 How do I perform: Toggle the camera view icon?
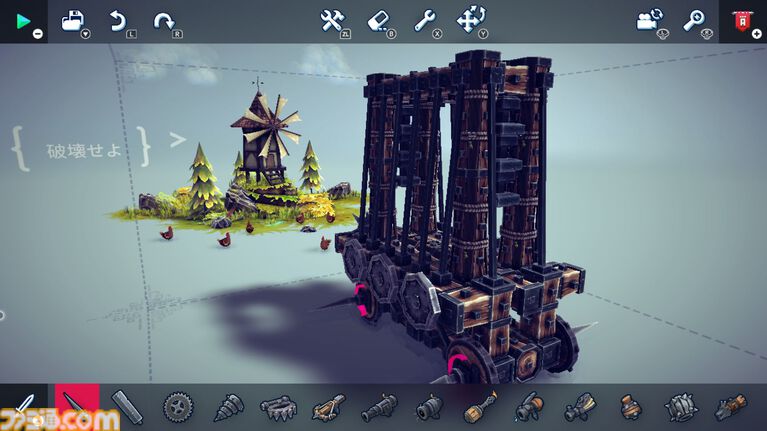(649, 20)
